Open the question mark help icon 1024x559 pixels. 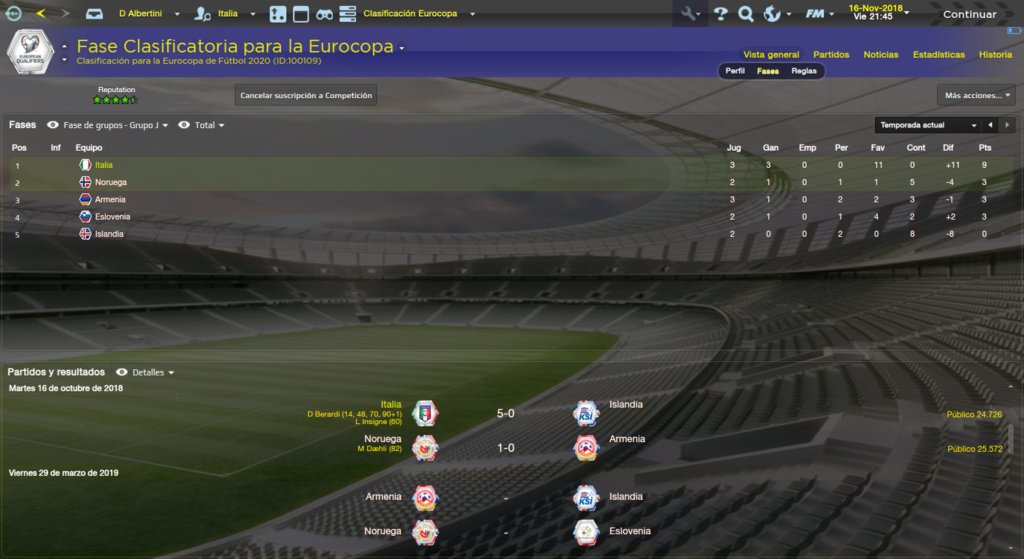(x=719, y=15)
